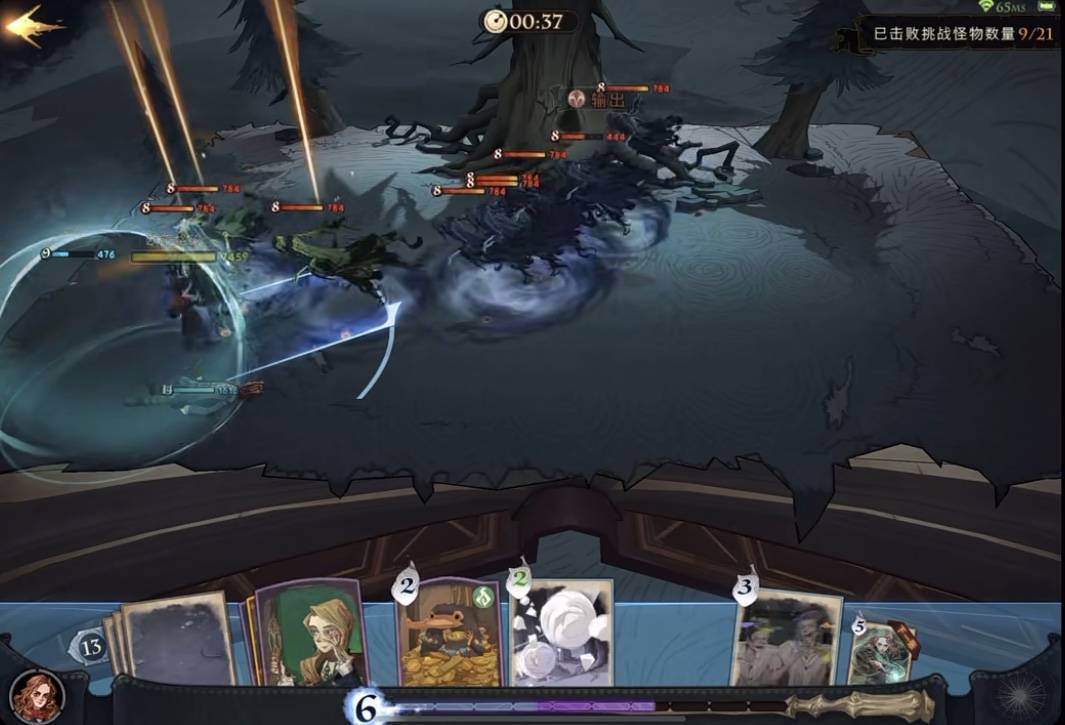The image size is (1065, 725).
Task: Choose the greyed-out cost 3 card
Action: (x=788, y=638)
